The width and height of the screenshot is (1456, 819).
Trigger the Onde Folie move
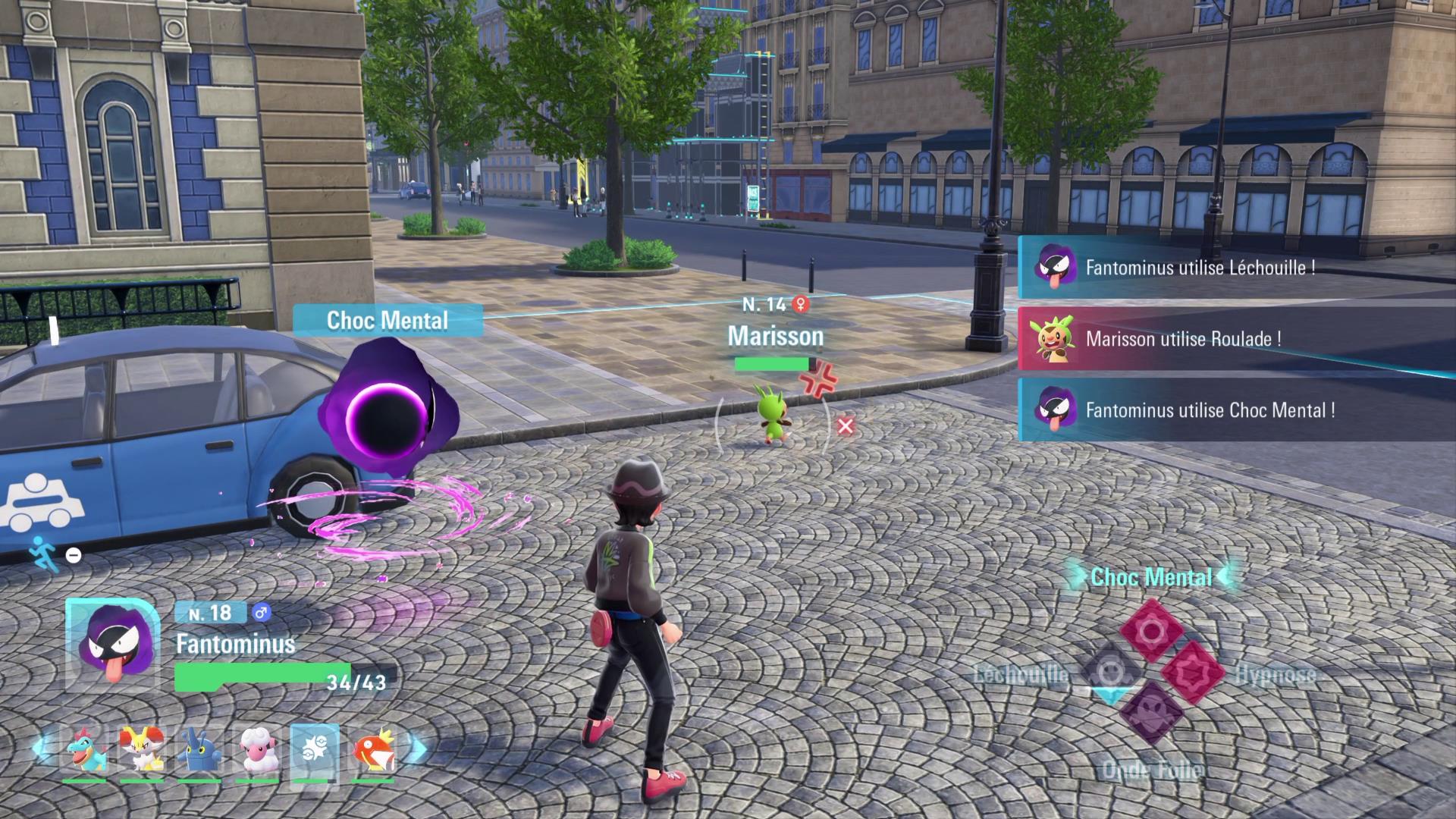[1151, 713]
